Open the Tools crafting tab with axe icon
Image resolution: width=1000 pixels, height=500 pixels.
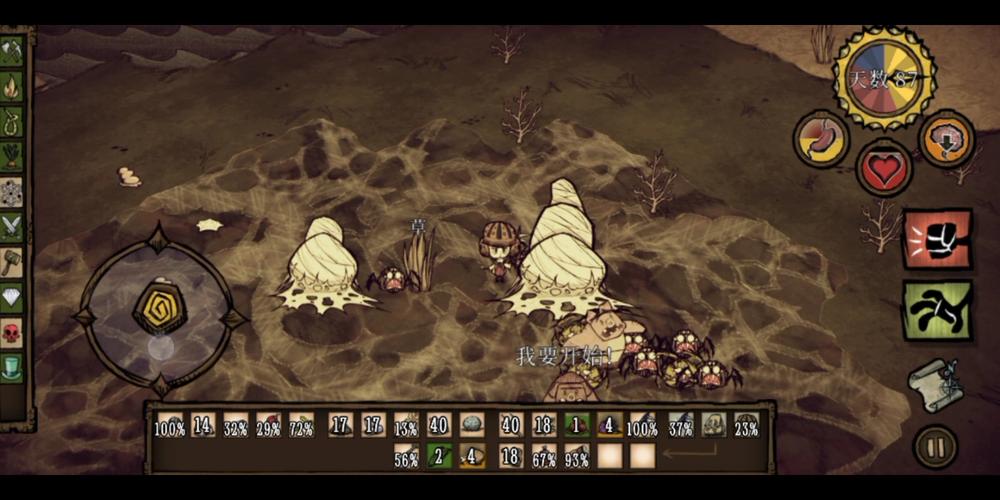(x=12, y=52)
